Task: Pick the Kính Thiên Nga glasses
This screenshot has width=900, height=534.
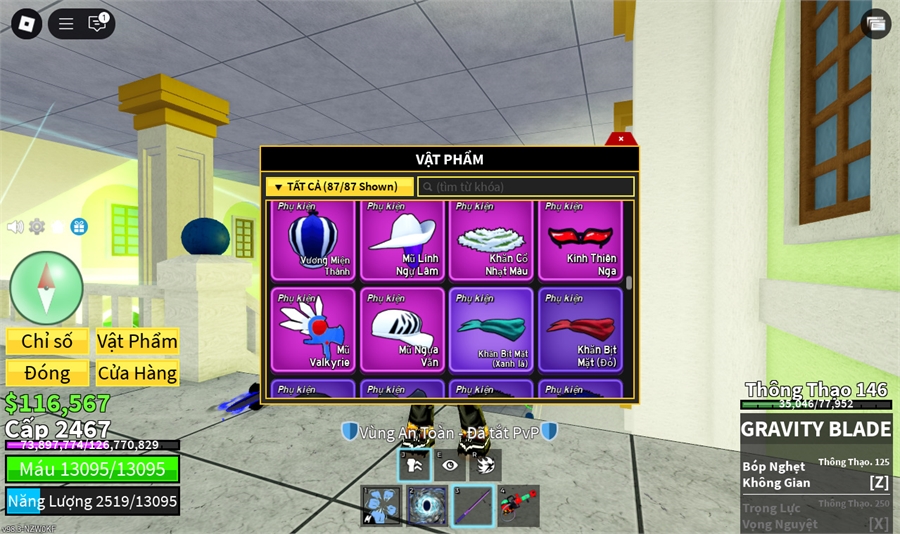Action: pos(580,240)
